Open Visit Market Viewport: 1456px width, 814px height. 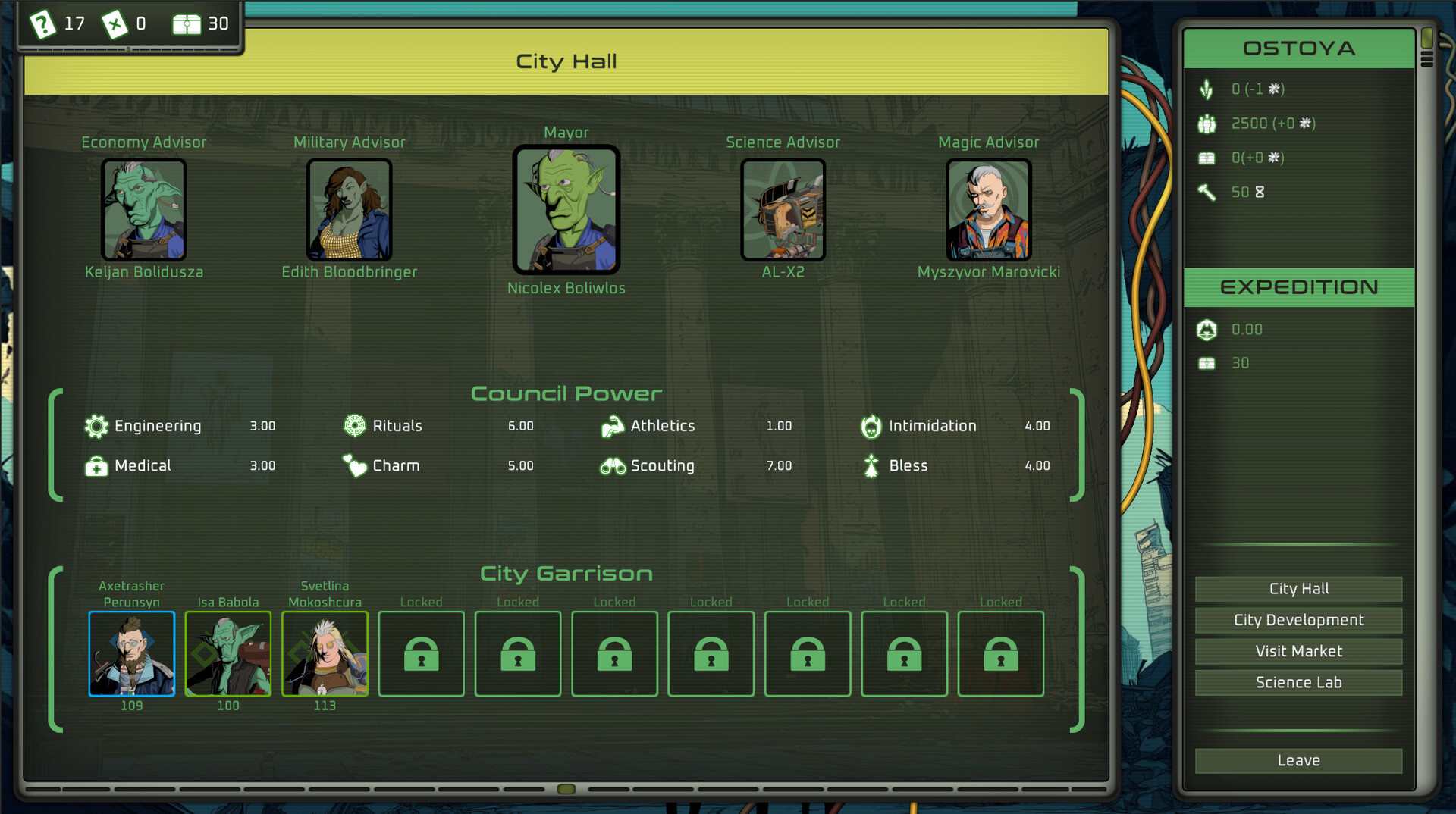pos(1298,651)
